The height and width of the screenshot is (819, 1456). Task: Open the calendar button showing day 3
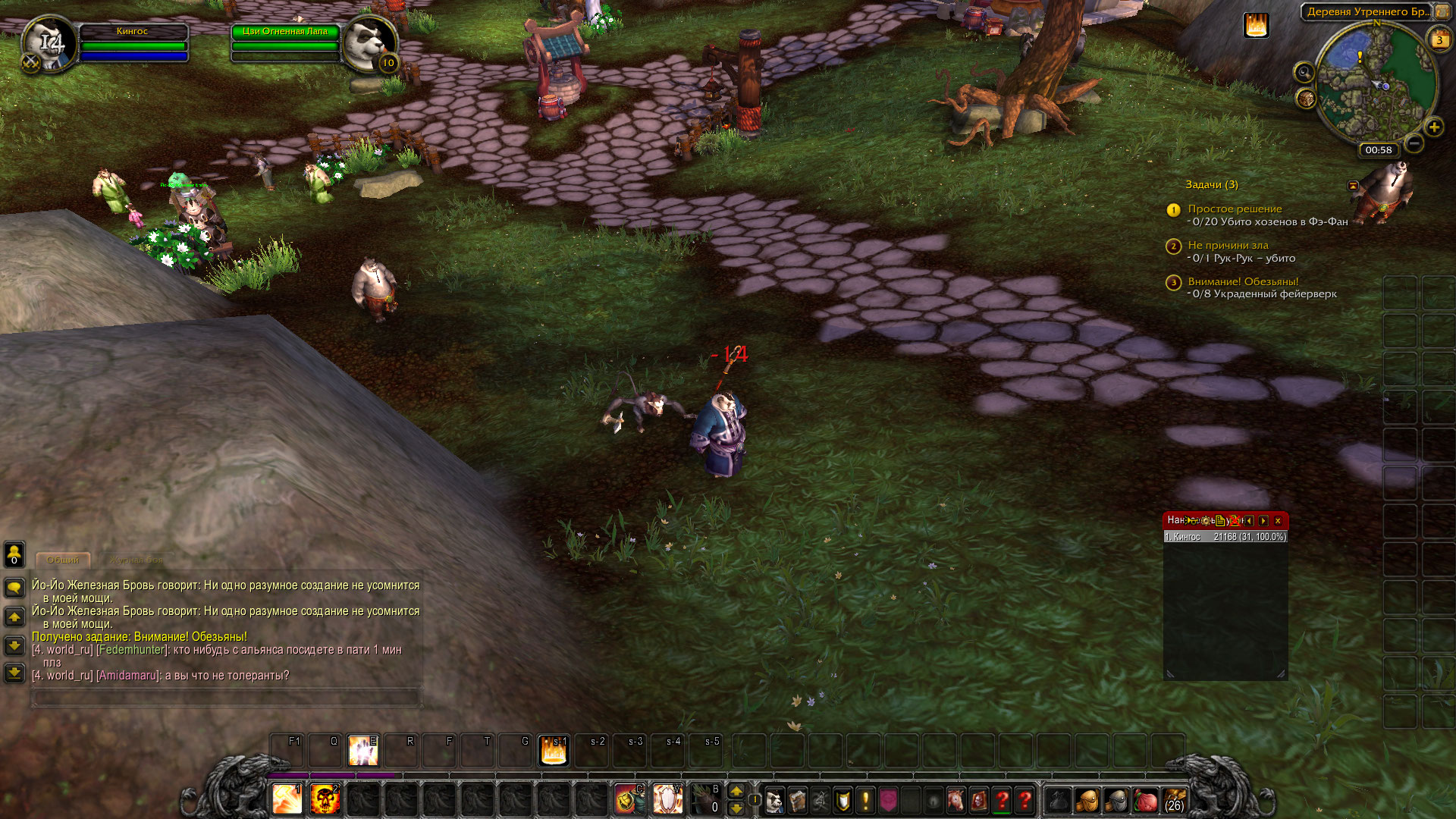[1439, 40]
